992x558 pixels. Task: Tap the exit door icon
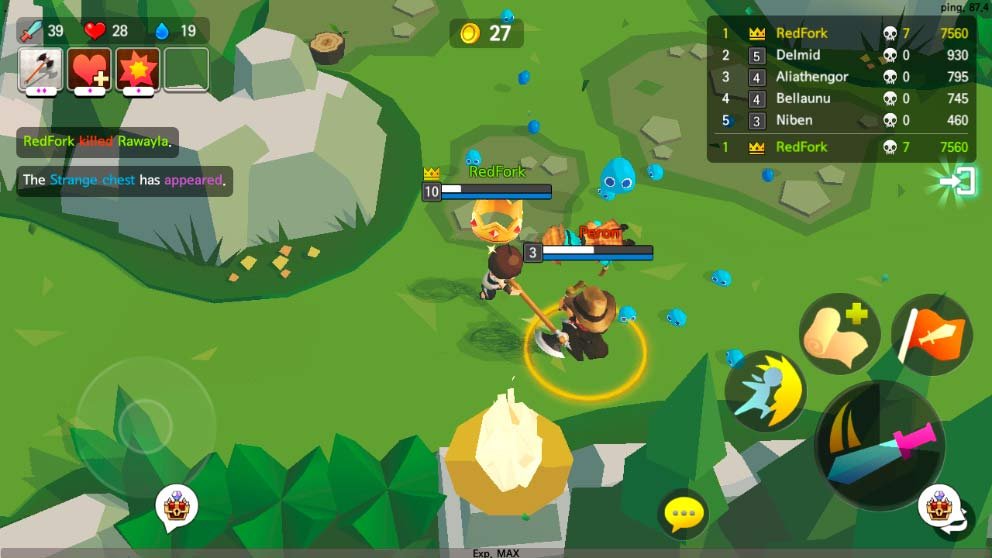(x=961, y=182)
